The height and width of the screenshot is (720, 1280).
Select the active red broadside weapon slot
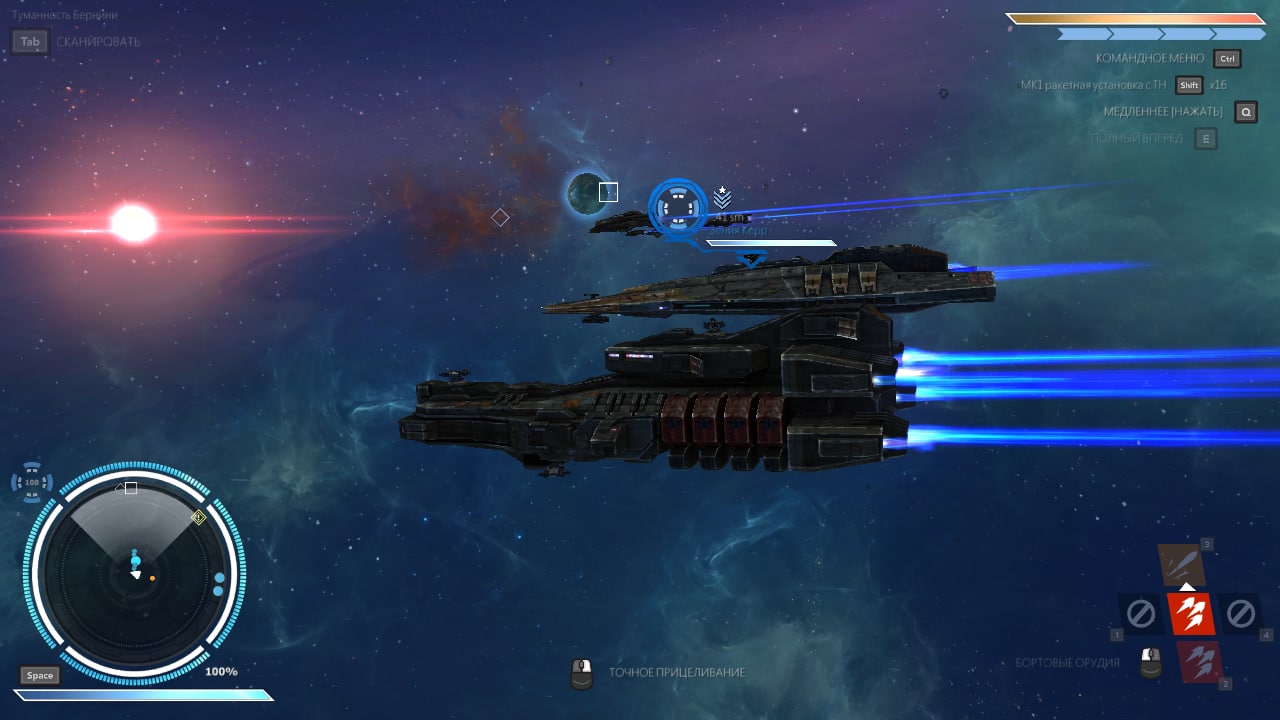point(1190,614)
